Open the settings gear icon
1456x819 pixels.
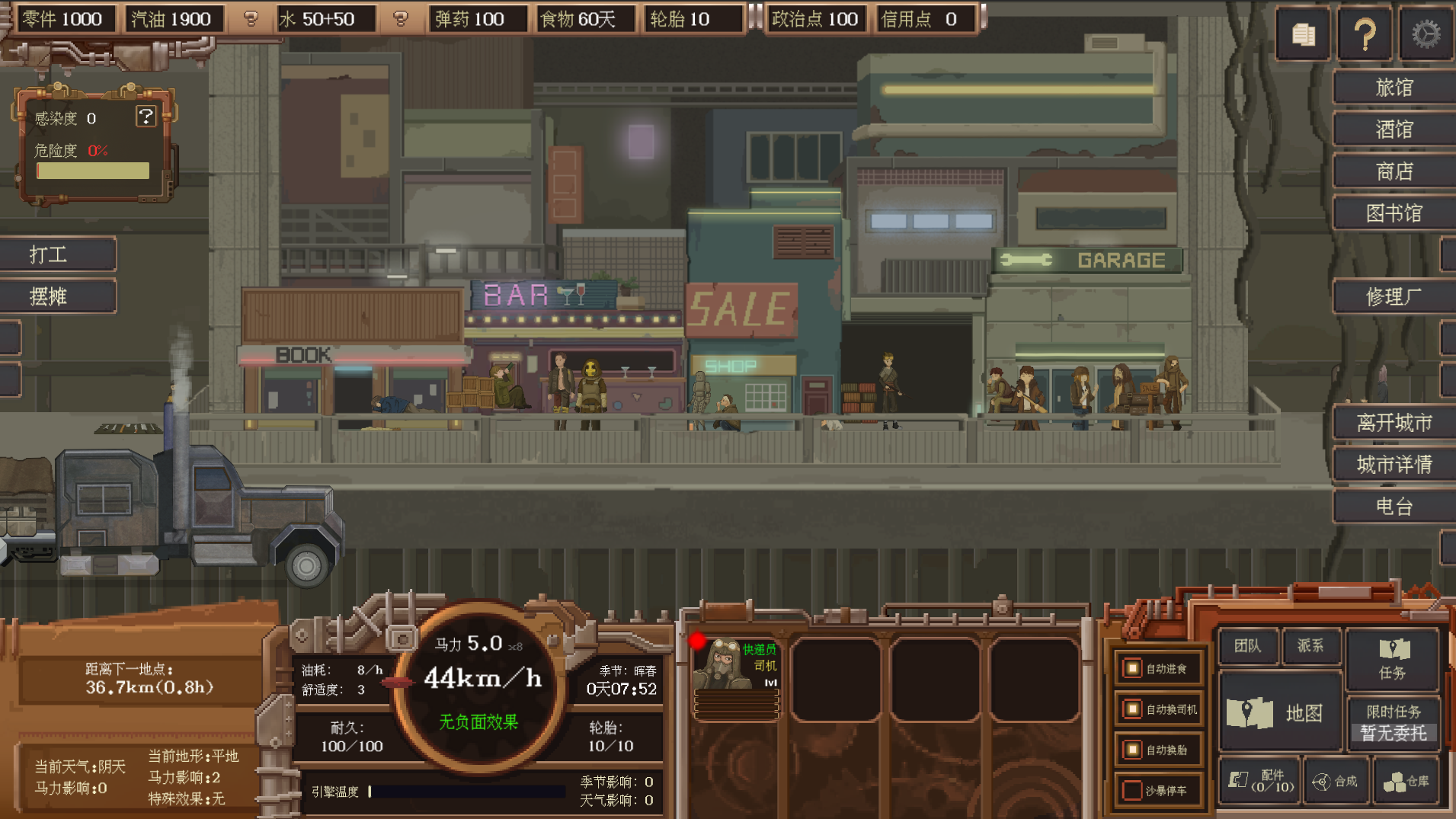(1426, 33)
